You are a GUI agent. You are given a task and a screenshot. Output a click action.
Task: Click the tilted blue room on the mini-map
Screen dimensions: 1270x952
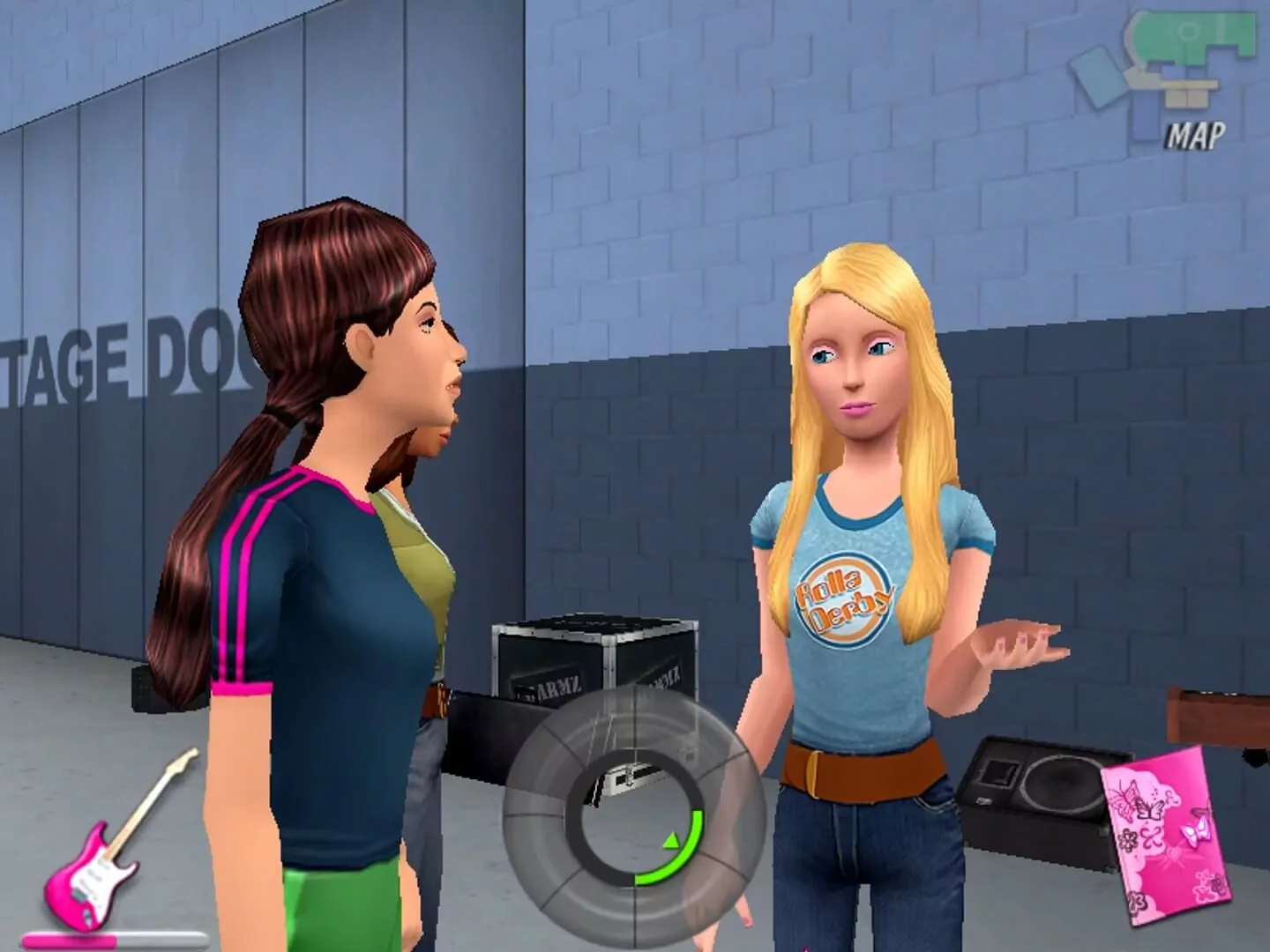point(1098,79)
